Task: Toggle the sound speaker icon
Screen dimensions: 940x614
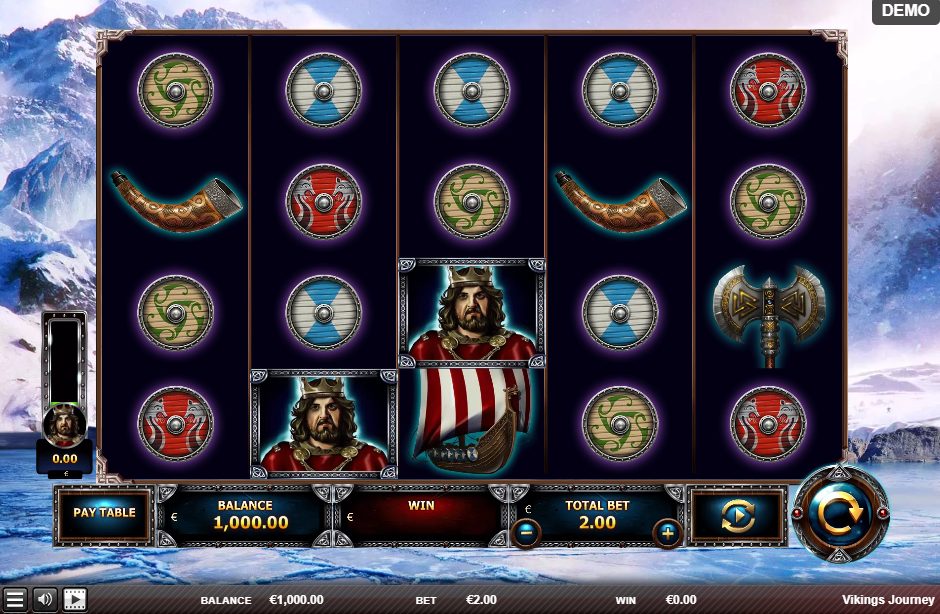Action: [x=45, y=599]
